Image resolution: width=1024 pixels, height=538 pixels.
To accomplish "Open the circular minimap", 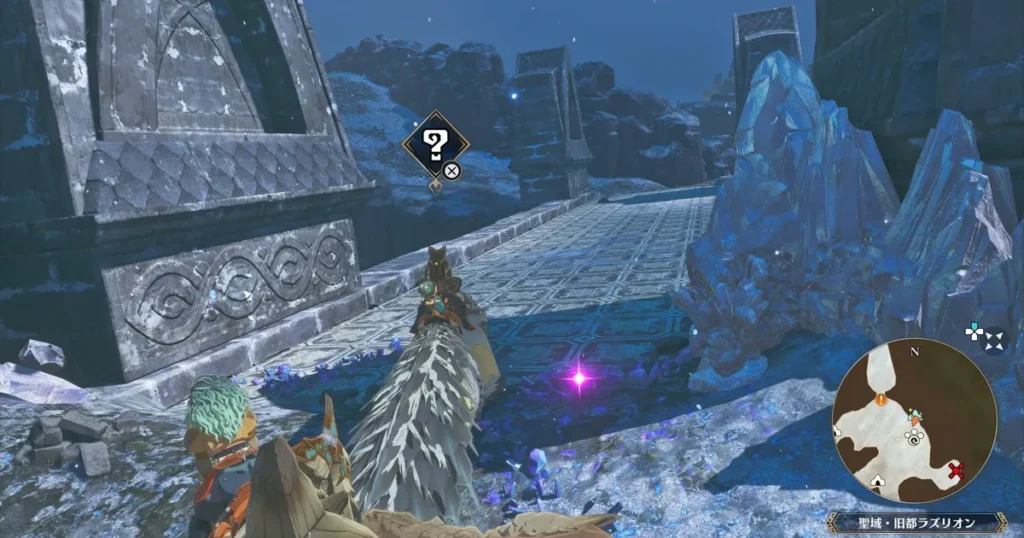I will [x=913, y=421].
